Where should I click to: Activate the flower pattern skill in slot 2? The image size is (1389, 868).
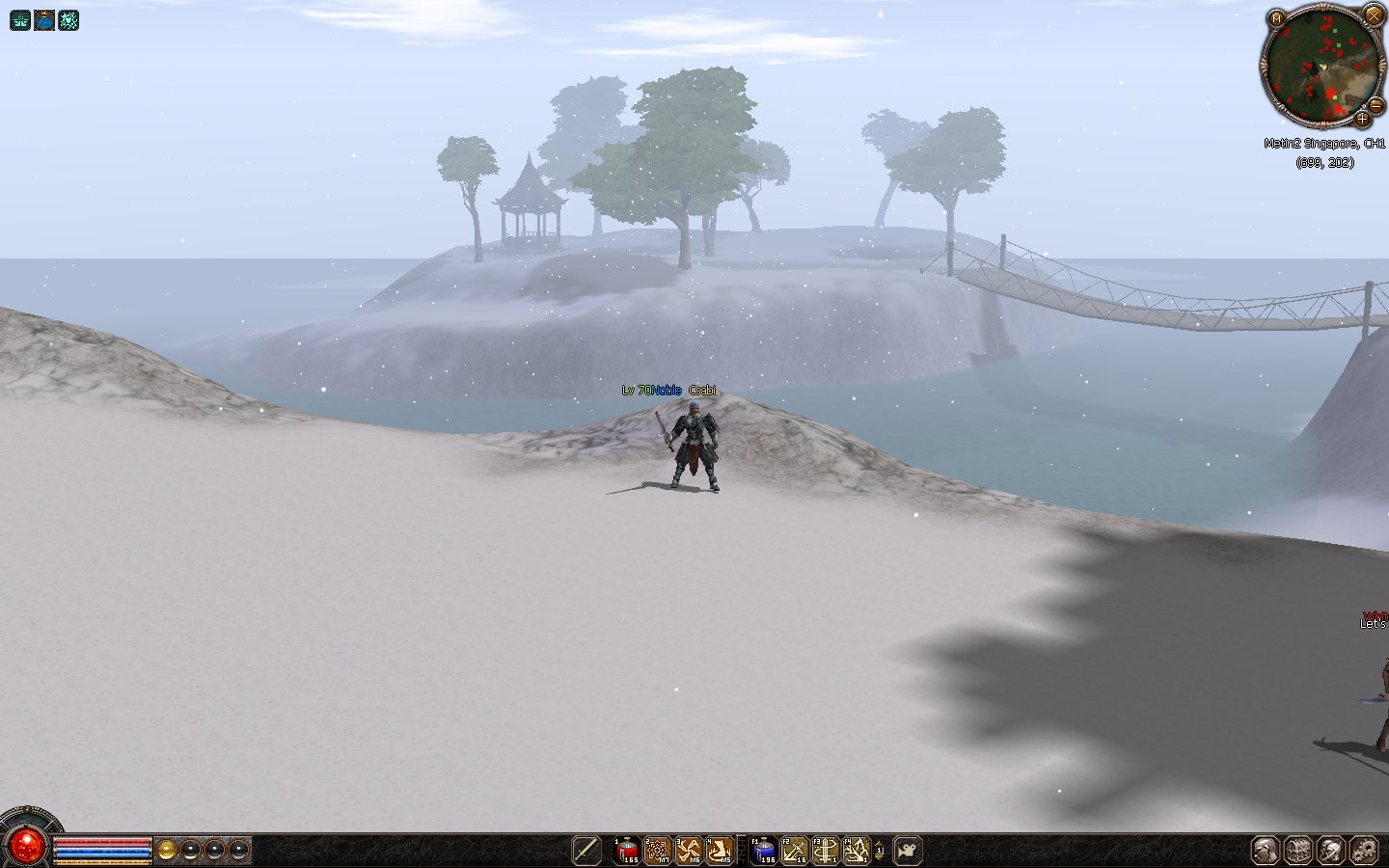(658, 850)
